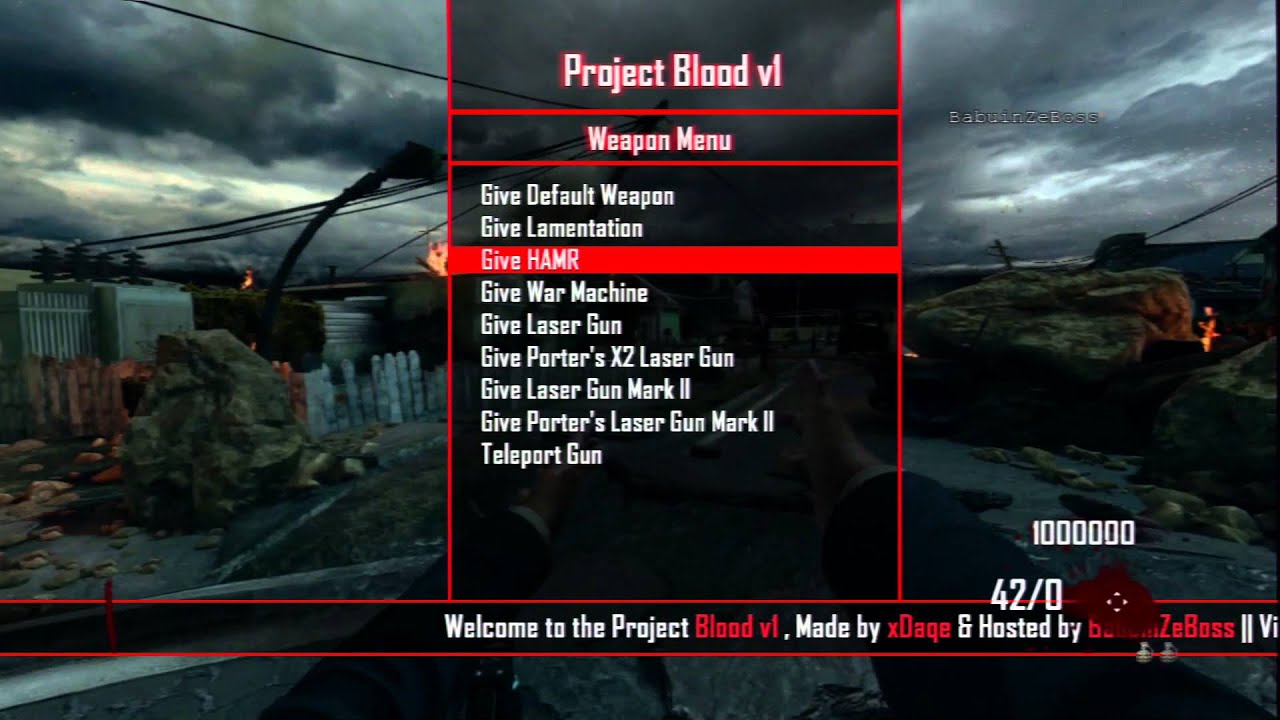Select the Give War Machine menu entry
1280x720 pixels.
(x=563, y=292)
